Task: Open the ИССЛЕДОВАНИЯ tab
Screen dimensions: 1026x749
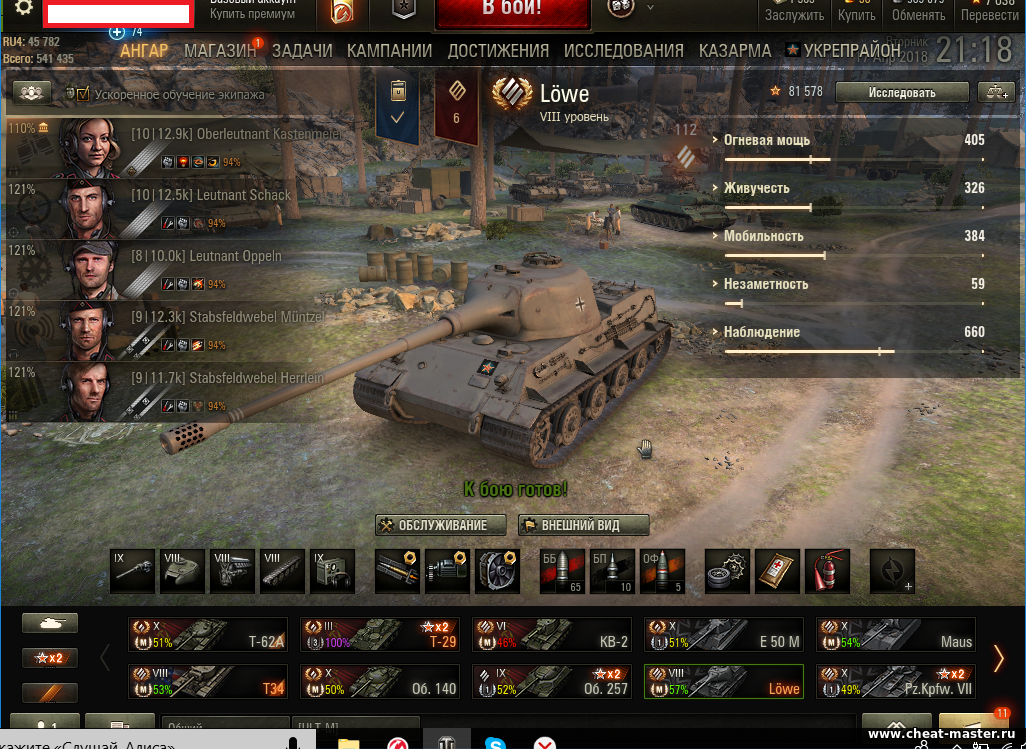Action: (624, 51)
